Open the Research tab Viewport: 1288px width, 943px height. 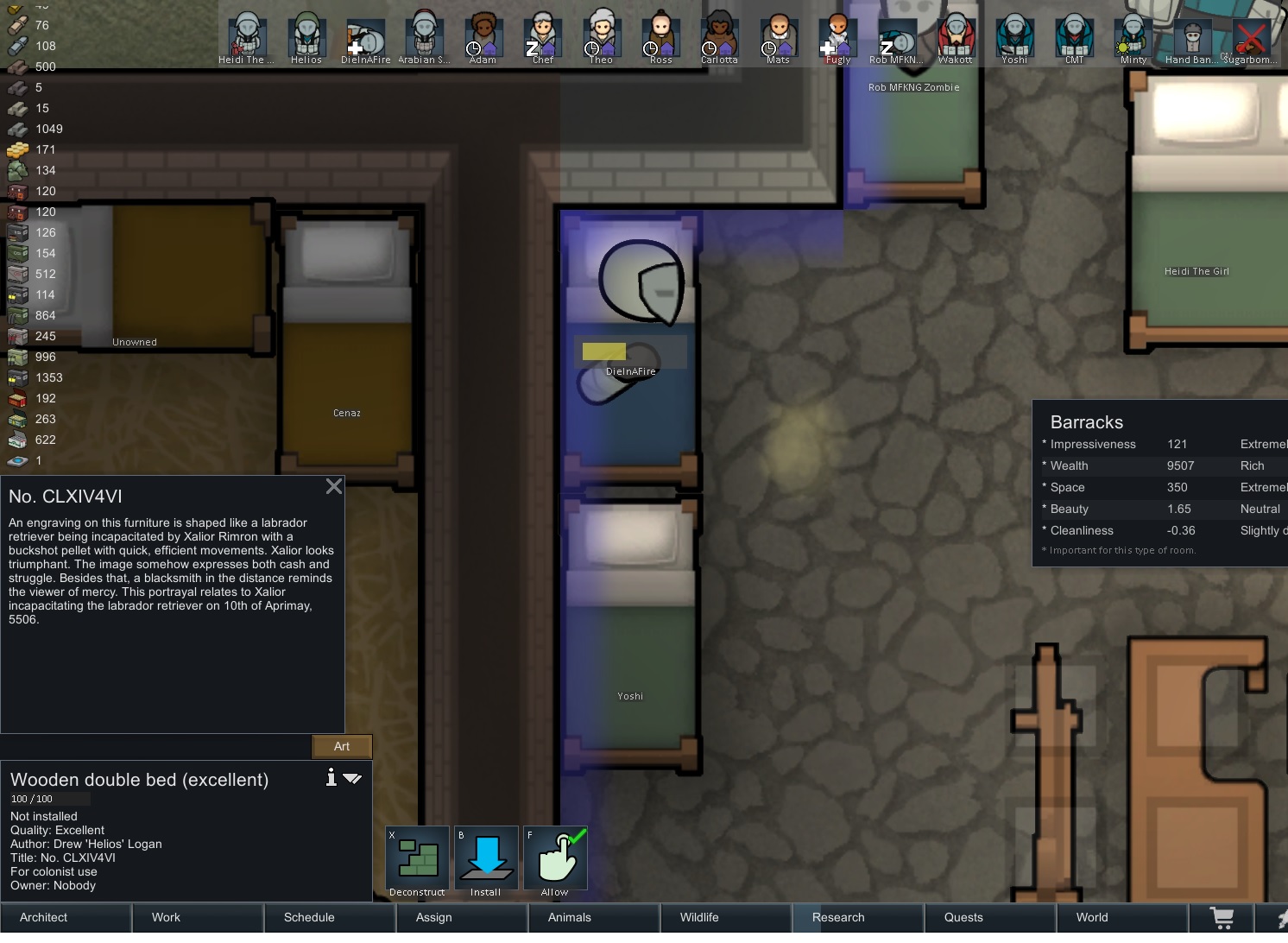point(858,917)
